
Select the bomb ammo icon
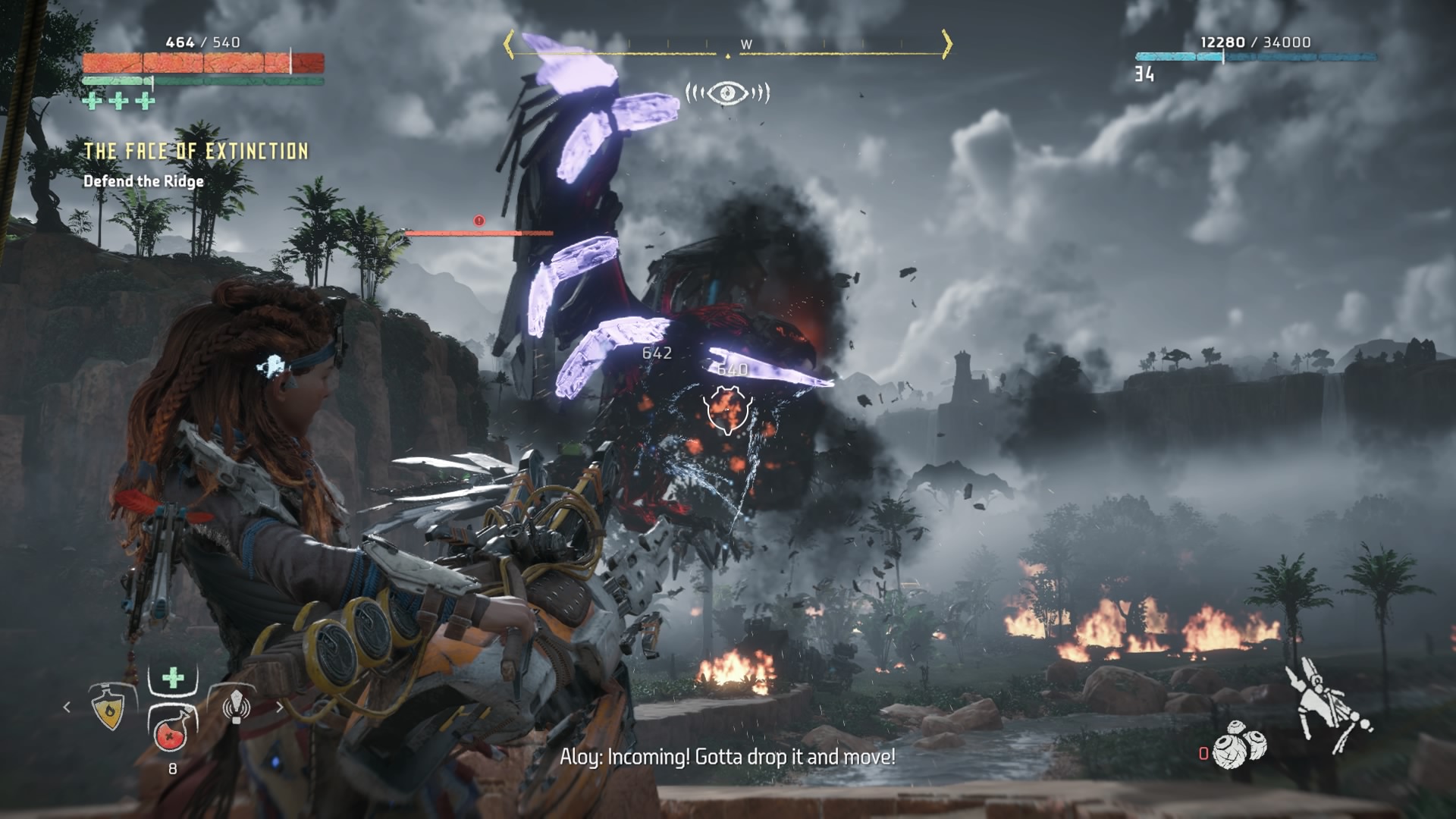1239,745
